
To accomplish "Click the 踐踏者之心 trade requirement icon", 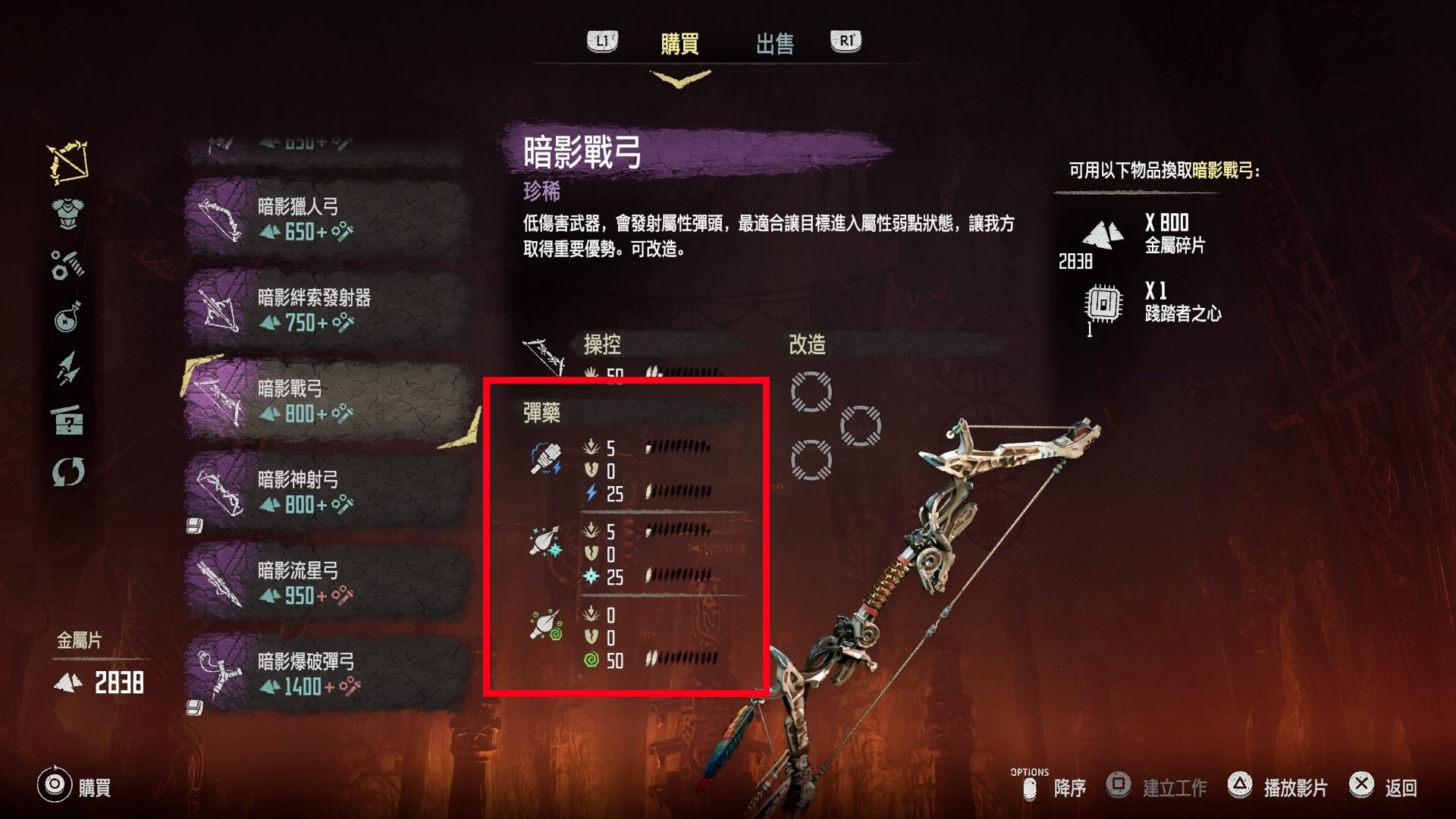I will tap(1103, 304).
